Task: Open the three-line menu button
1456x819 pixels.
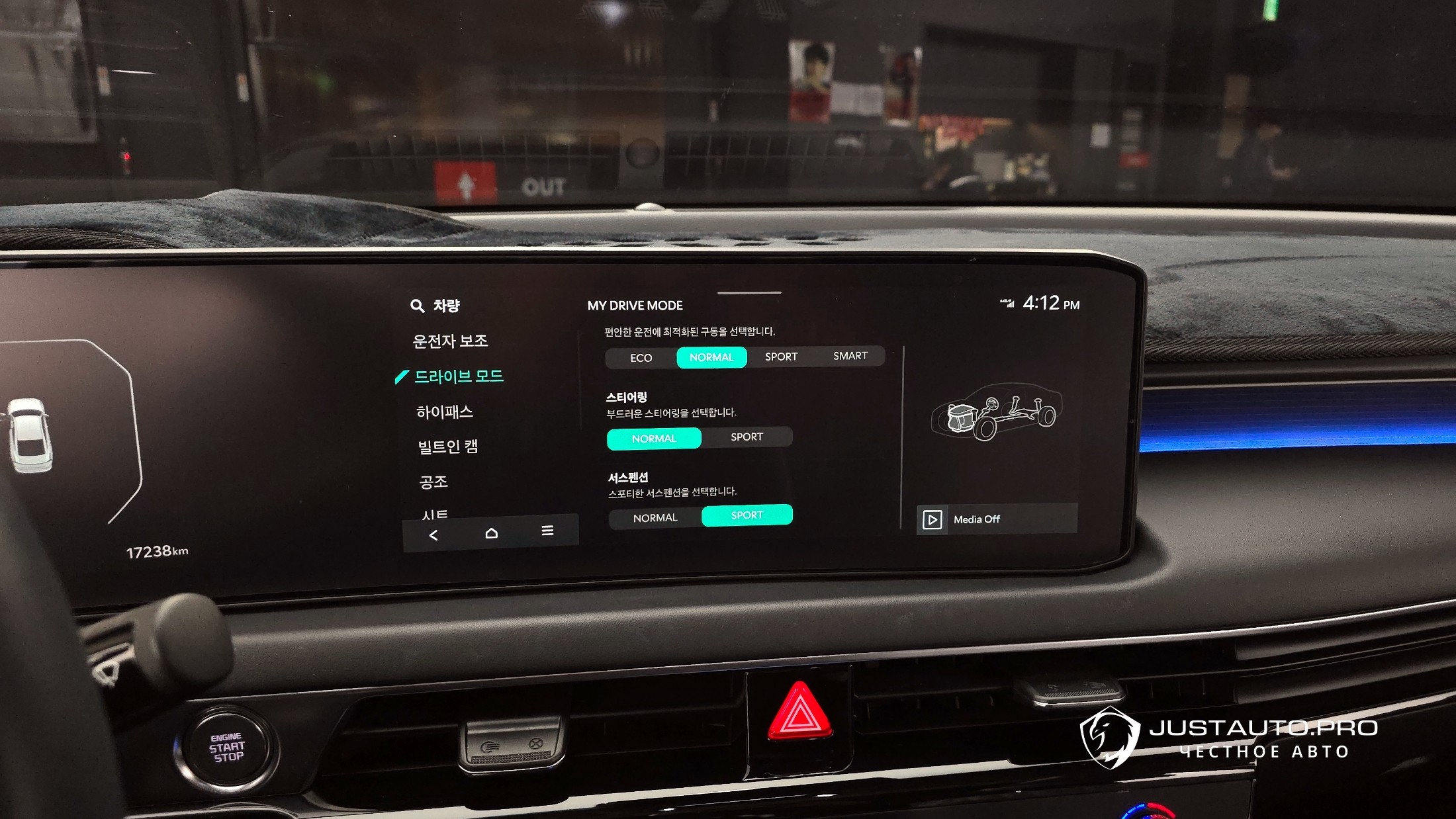Action: coord(547,531)
